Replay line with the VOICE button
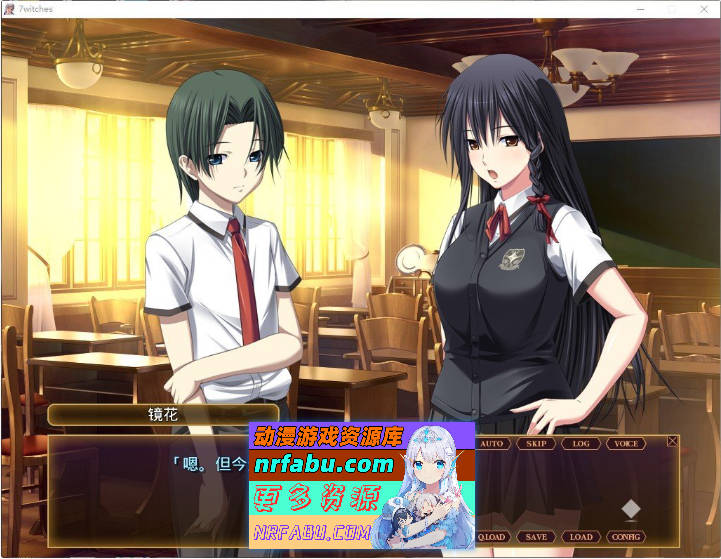This screenshot has height=559, width=721. (626, 443)
